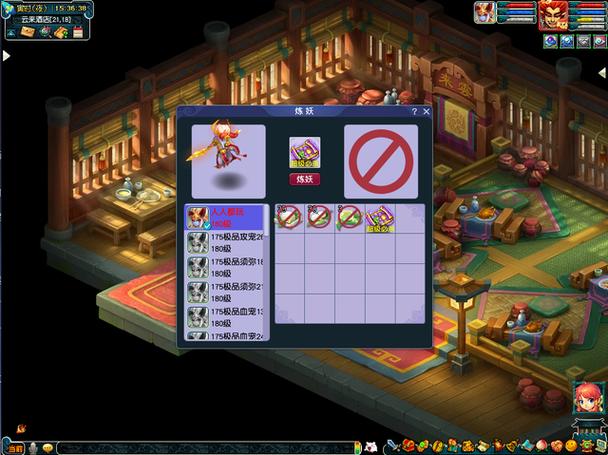This screenshot has width=608, height=455.
Task: Expand the white arrow on left edge
Action: [6, 56]
